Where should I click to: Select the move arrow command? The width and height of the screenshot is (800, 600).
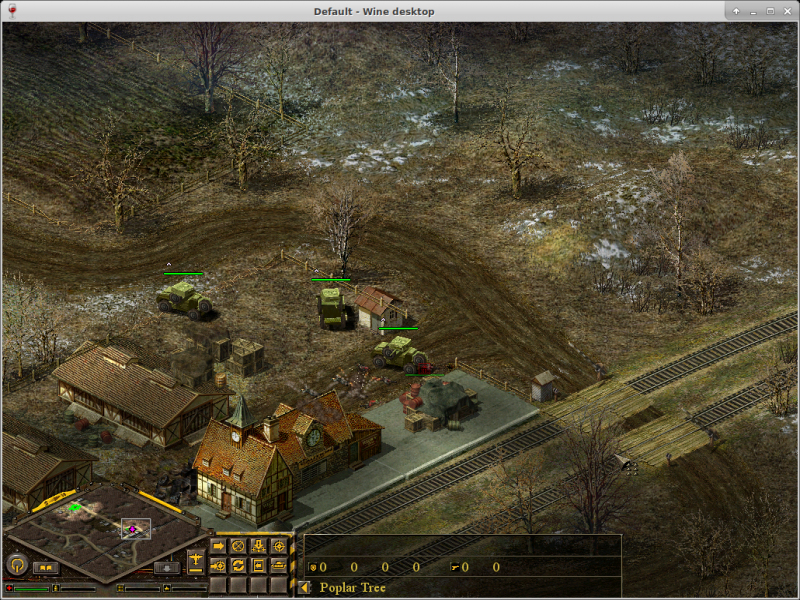219,546
